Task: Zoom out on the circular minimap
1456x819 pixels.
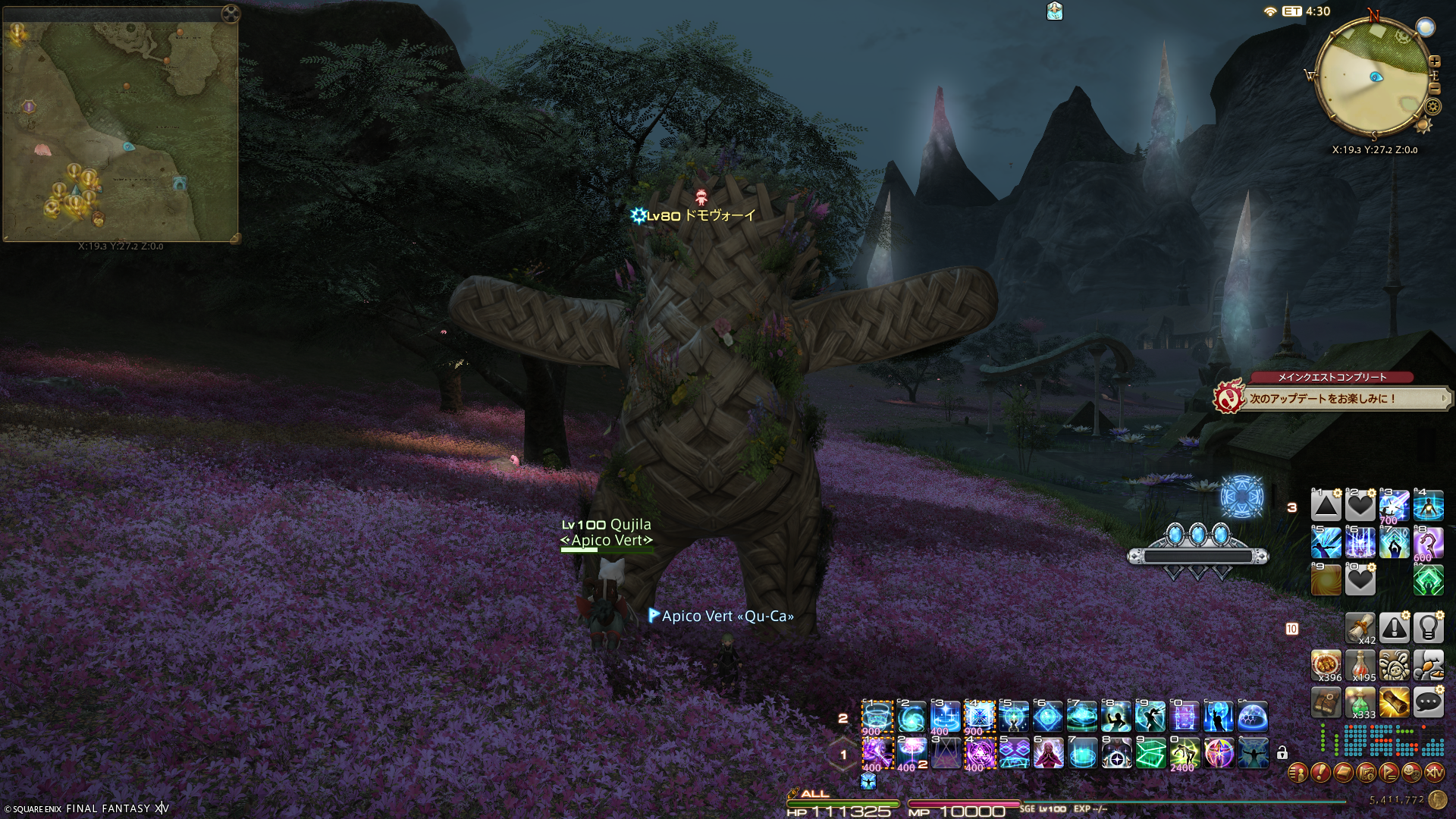Action: pos(1434,89)
